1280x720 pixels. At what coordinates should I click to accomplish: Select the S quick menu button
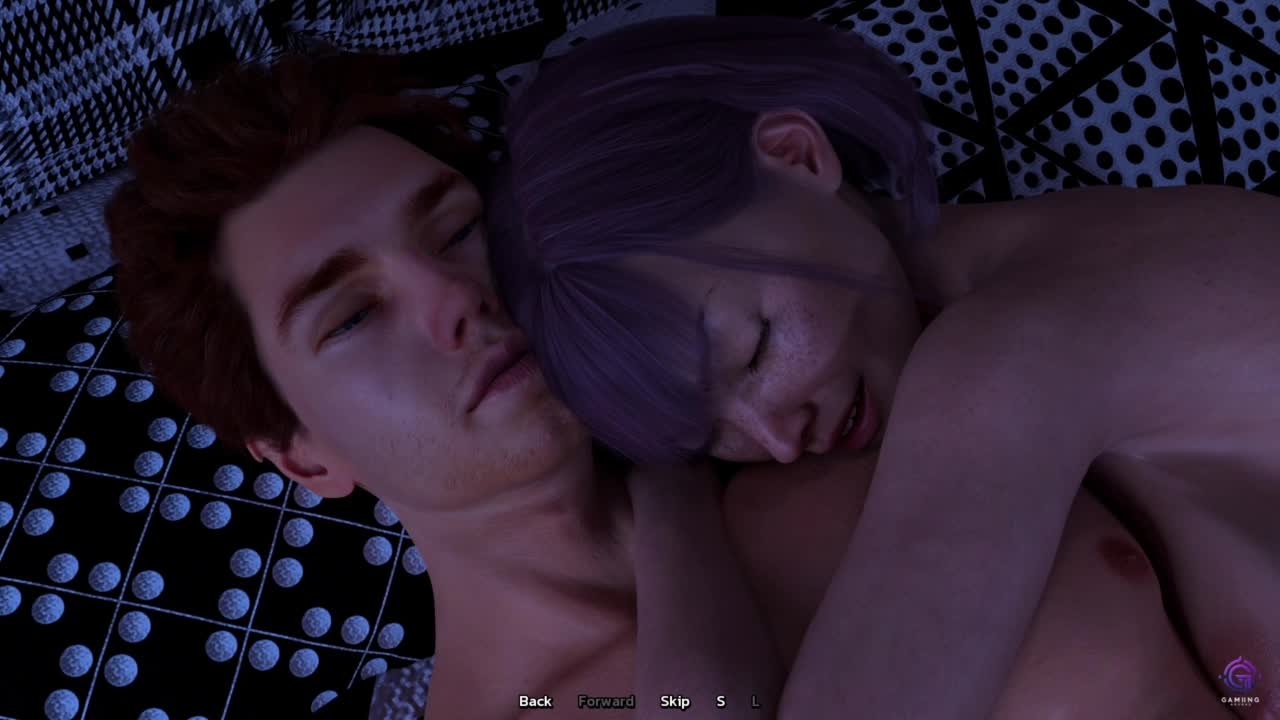tap(720, 701)
